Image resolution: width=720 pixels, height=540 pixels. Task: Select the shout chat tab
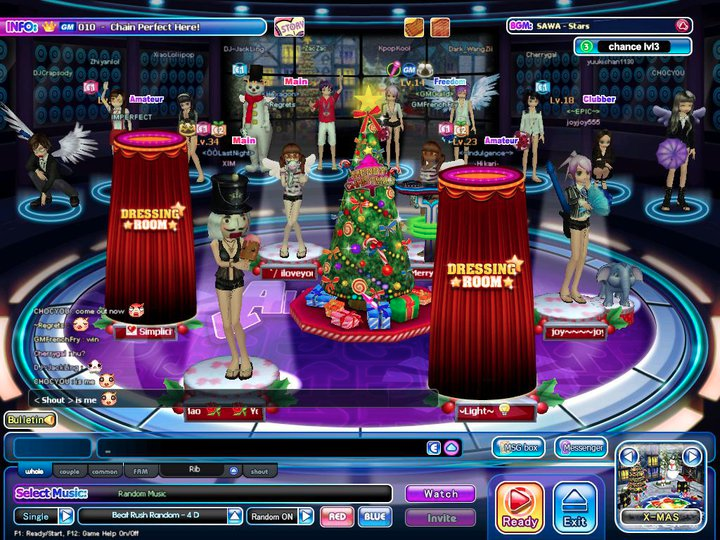pyautogui.click(x=258, y=471)
